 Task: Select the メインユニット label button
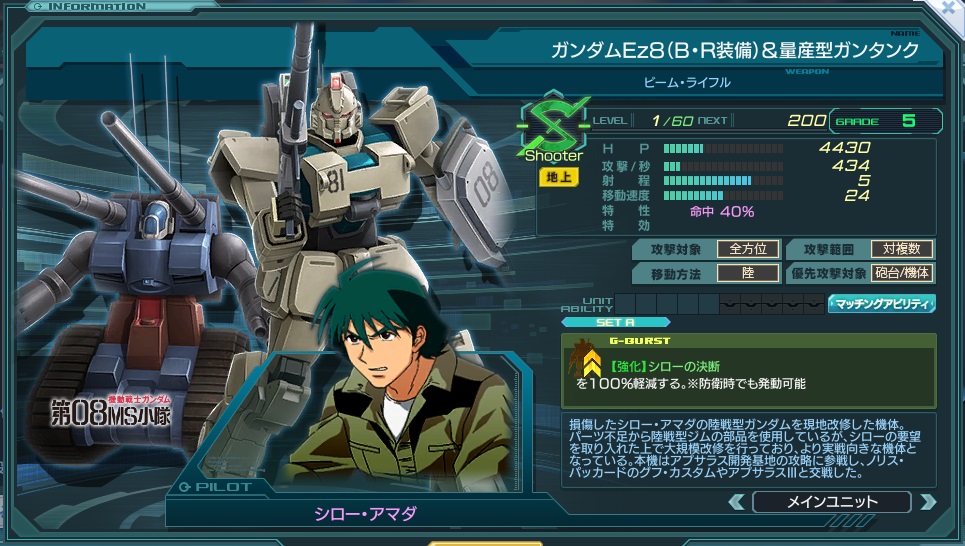click(x=831, y=502)
